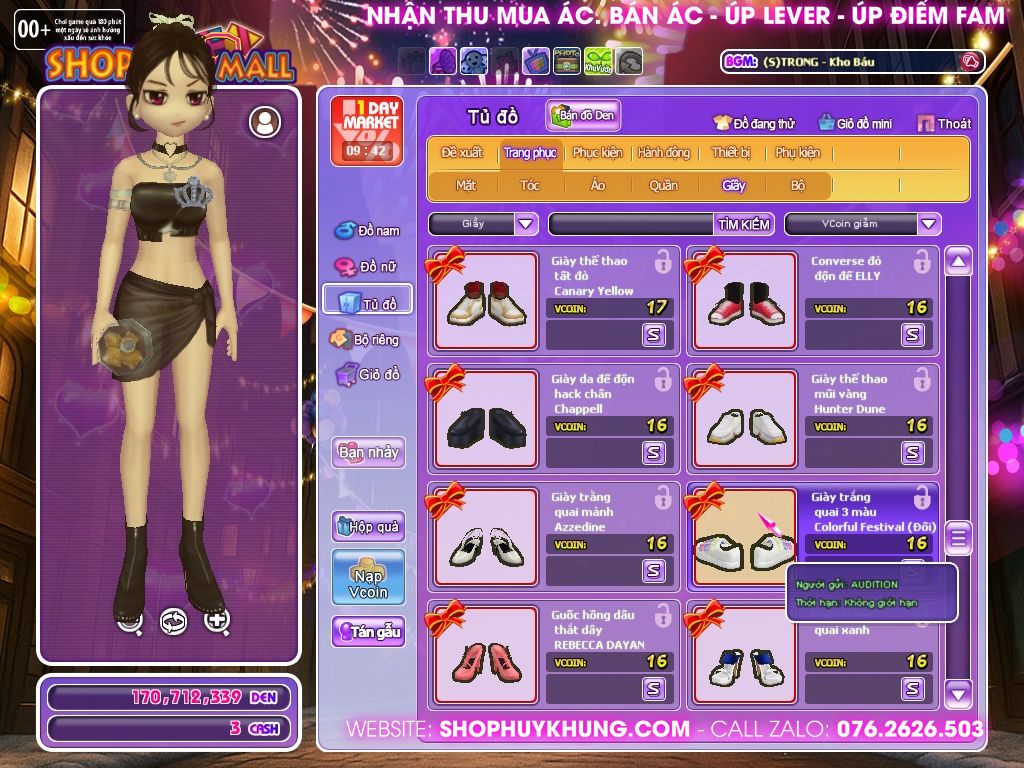Select the Thiết bị category tab
Viewport: 1024px width, 768px height.
point(731,153)
